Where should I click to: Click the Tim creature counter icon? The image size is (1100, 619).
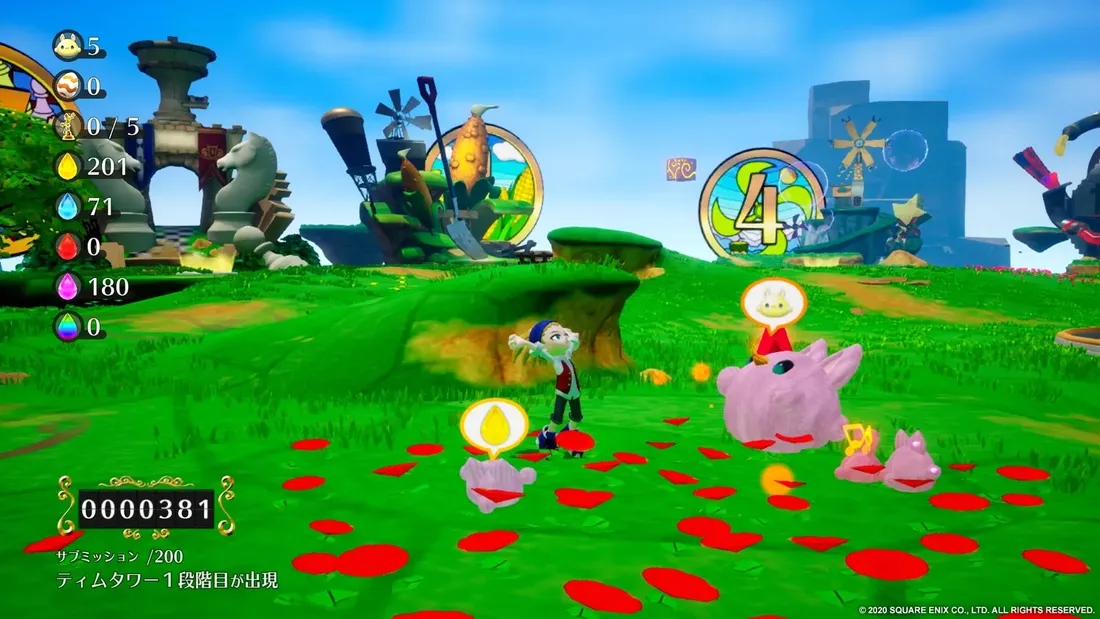pos(68,46)
